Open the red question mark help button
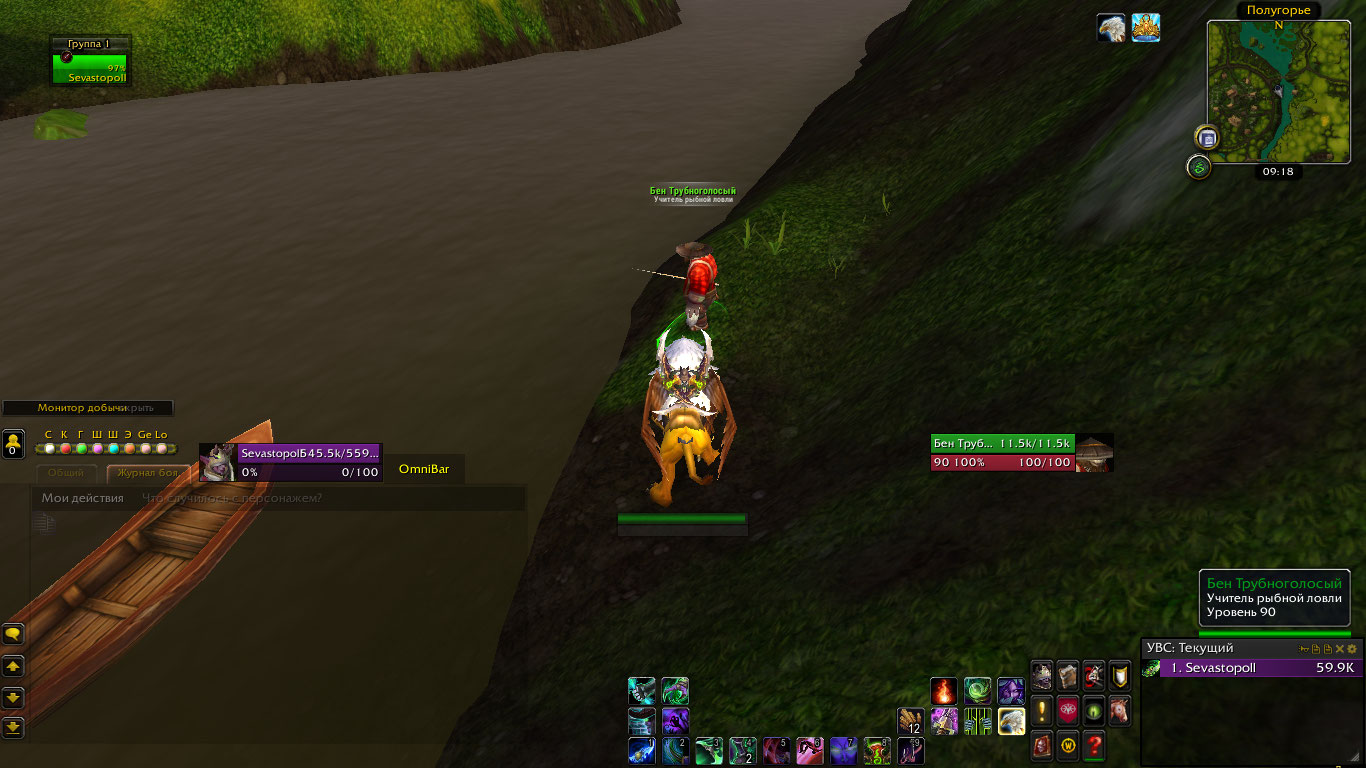Screen dimensions: 1366x768 1095,745
